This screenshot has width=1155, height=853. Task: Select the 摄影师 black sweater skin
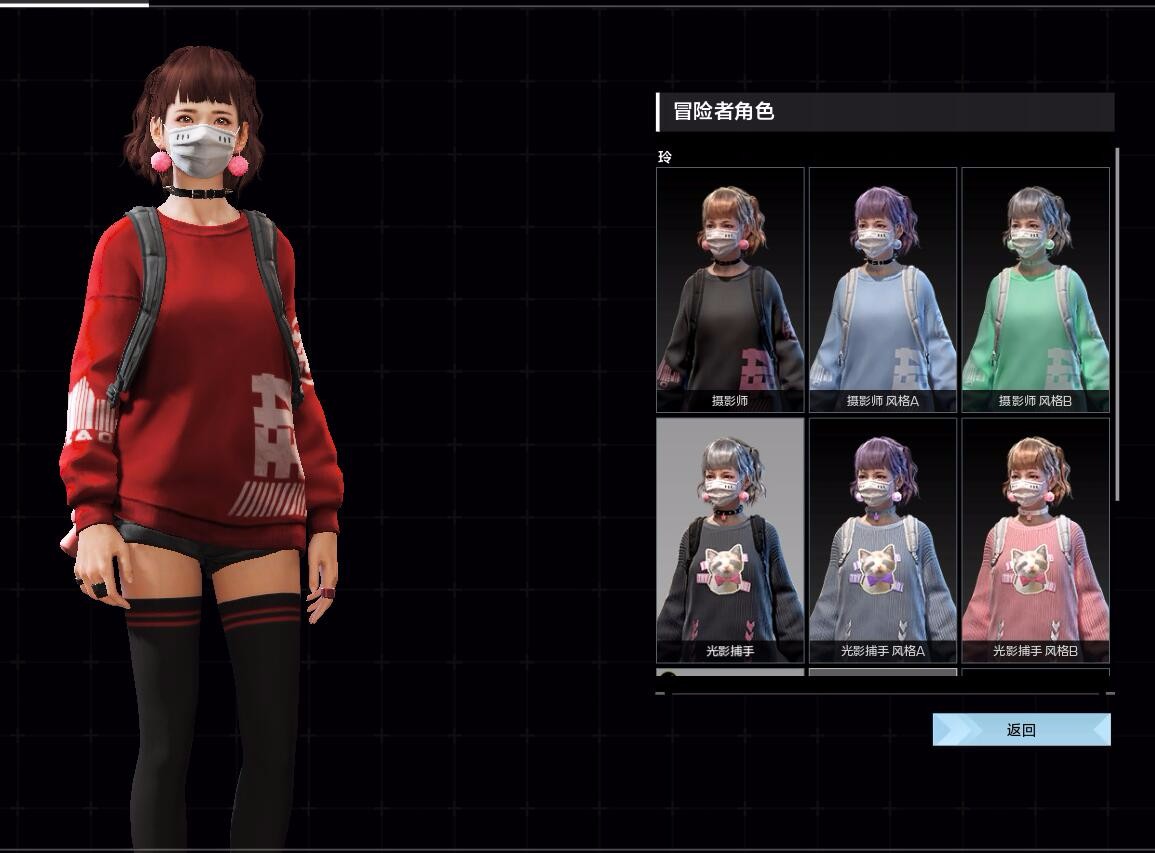pos(730,289)
